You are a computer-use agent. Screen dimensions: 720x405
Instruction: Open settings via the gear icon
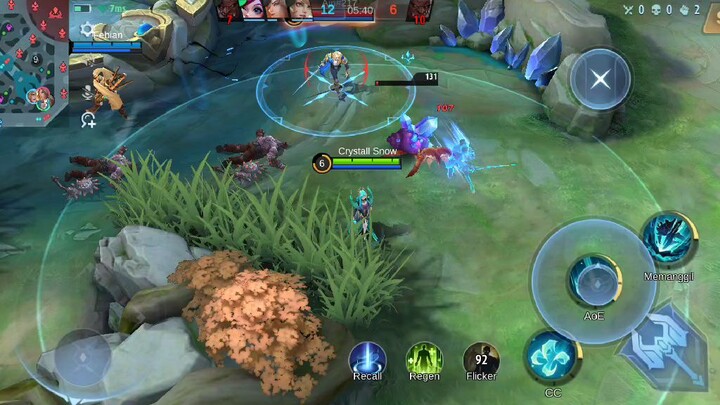click(87, 30)
